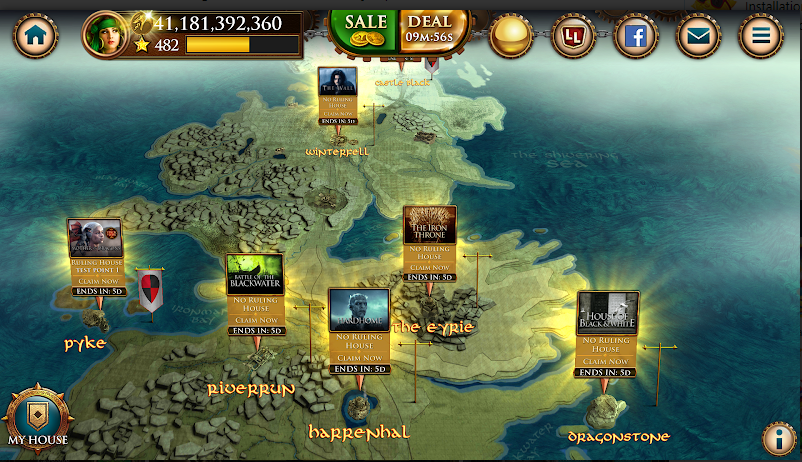Open the red LL badge icon

(x=574, y=37)
